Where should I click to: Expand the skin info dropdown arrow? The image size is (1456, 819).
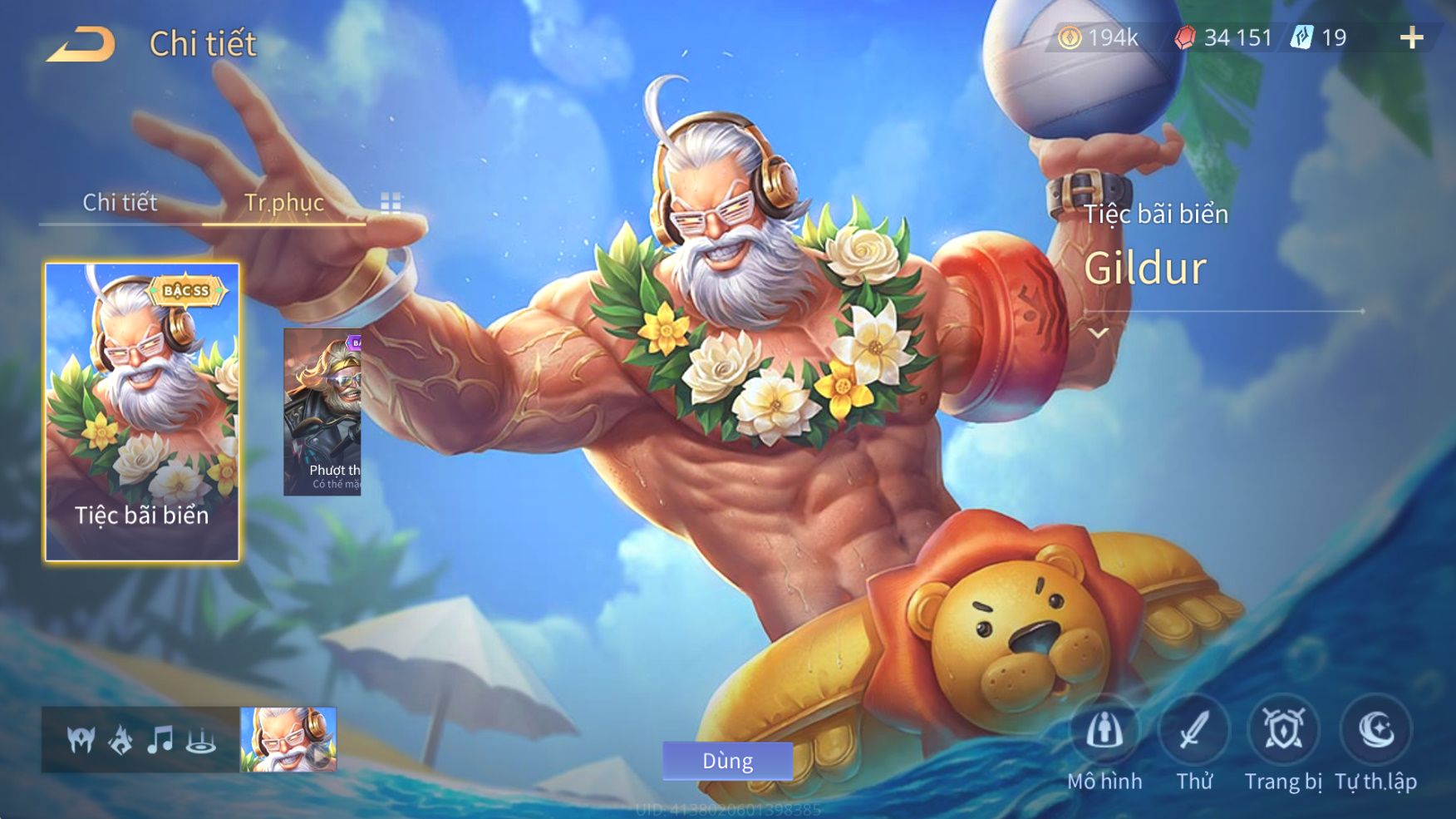pos(1099,333)
